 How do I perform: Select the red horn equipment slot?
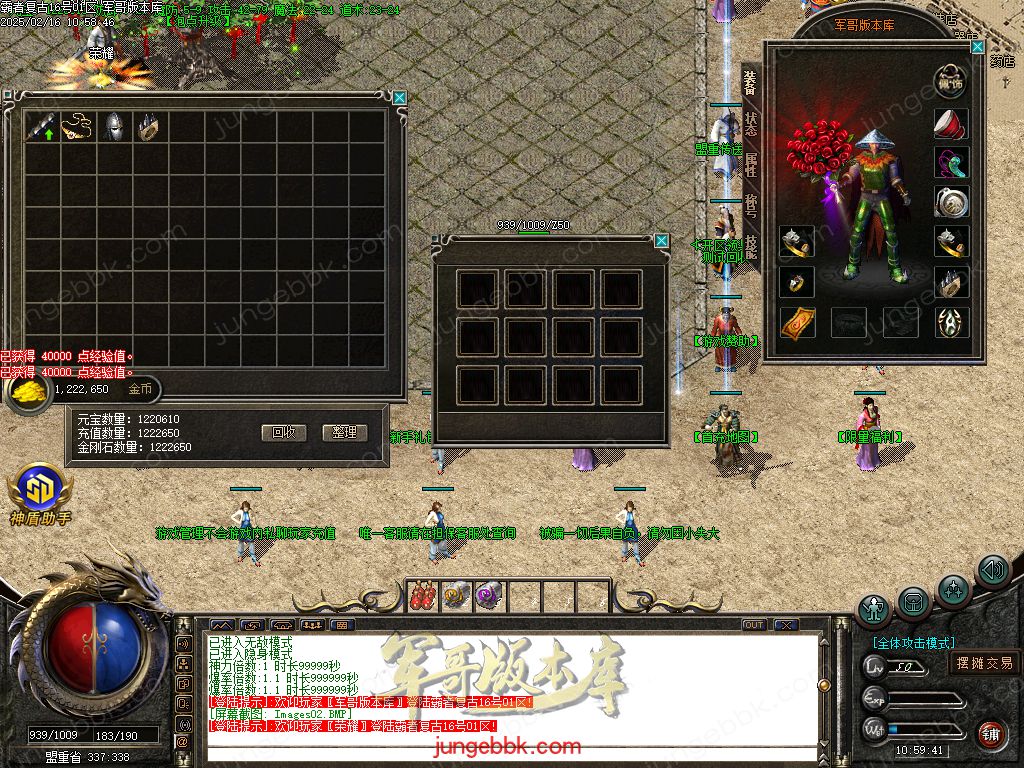(x=951, y=123)
